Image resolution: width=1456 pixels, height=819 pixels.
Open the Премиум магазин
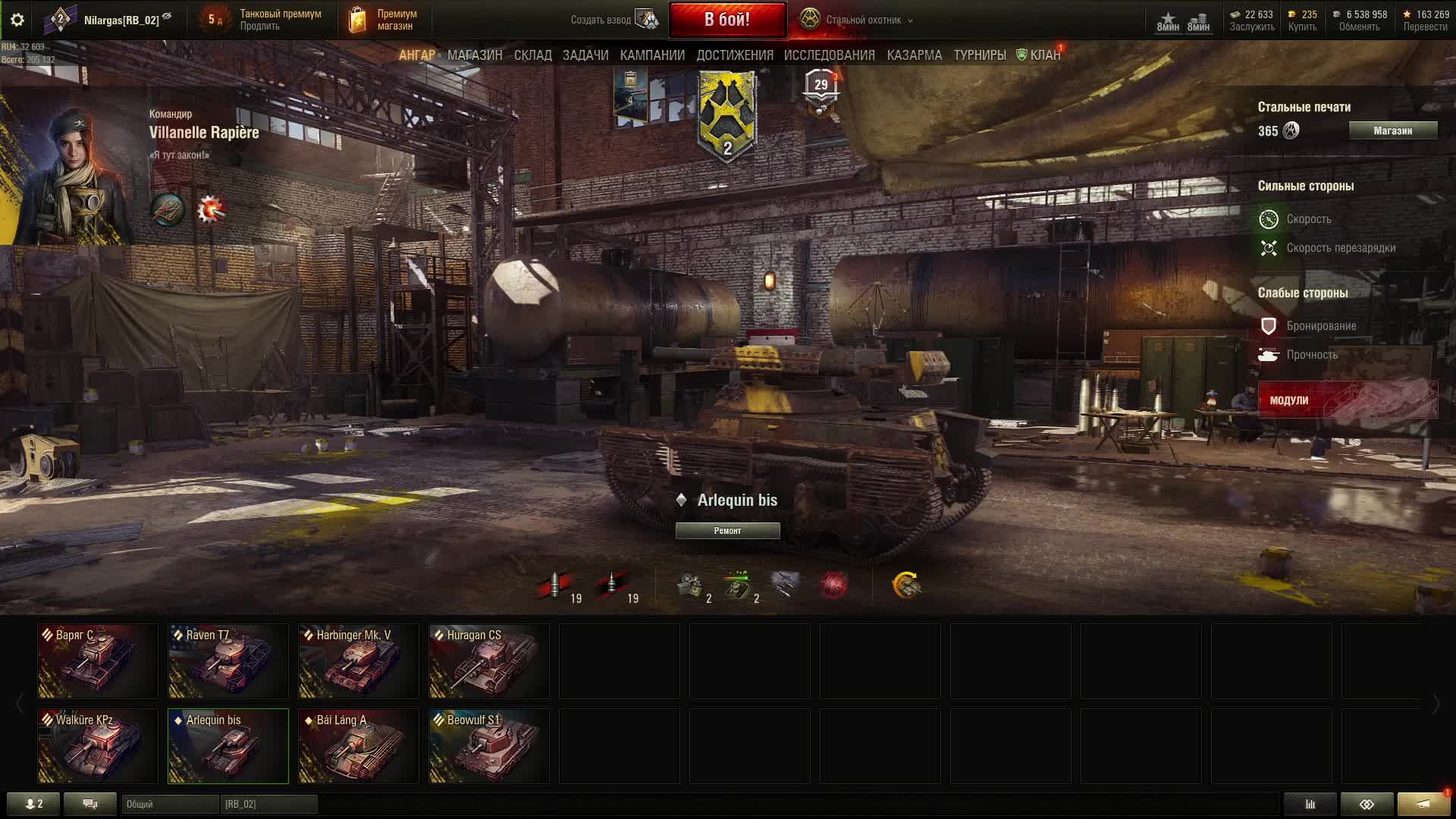coord(384,20)
